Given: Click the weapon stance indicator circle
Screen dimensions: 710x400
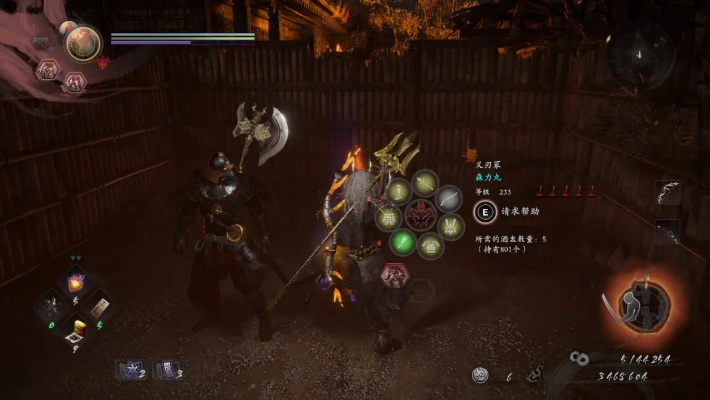Looking at the screenshot, I should [x=638, y=299].
